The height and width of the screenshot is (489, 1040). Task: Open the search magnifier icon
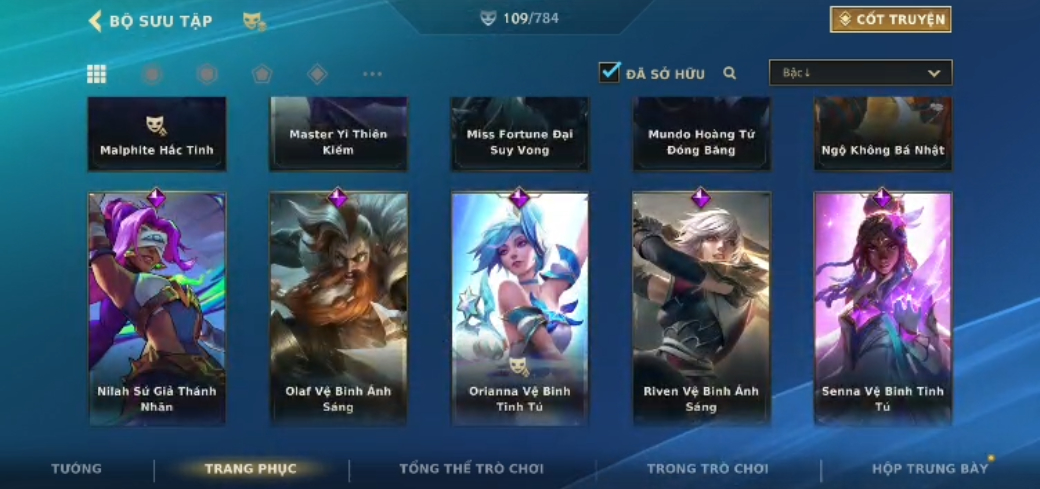[730, 73]
